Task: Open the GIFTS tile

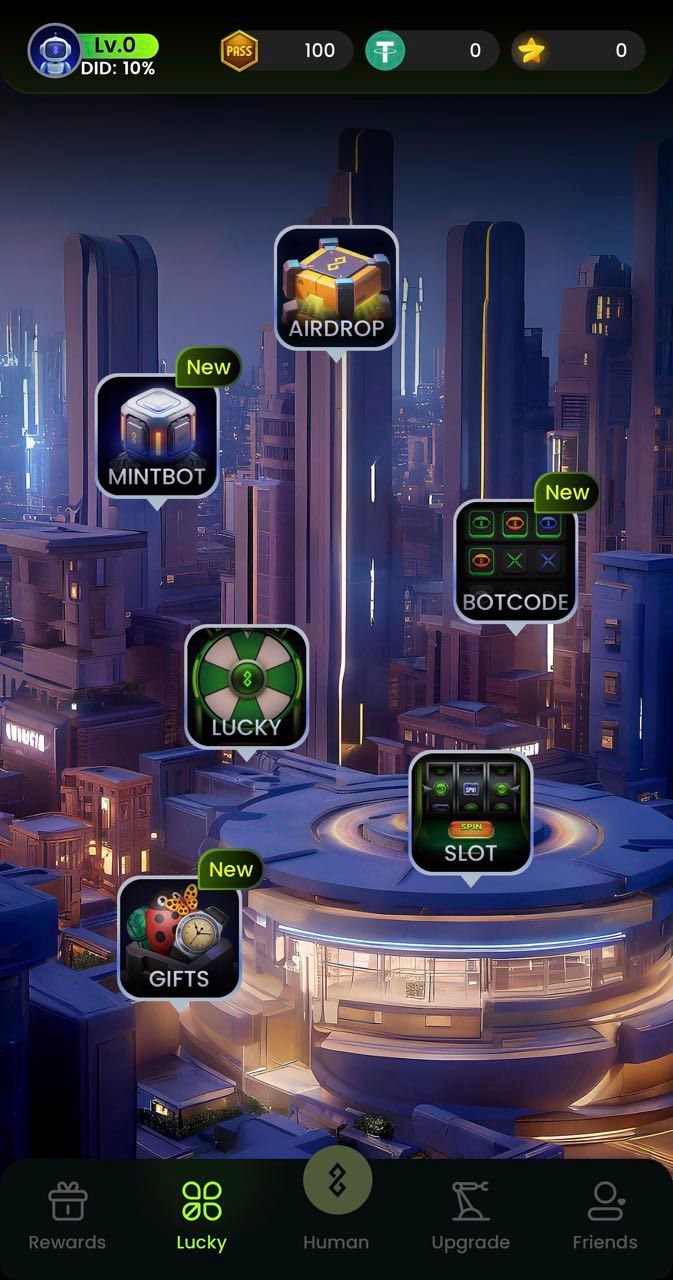Action: [179, 938]
